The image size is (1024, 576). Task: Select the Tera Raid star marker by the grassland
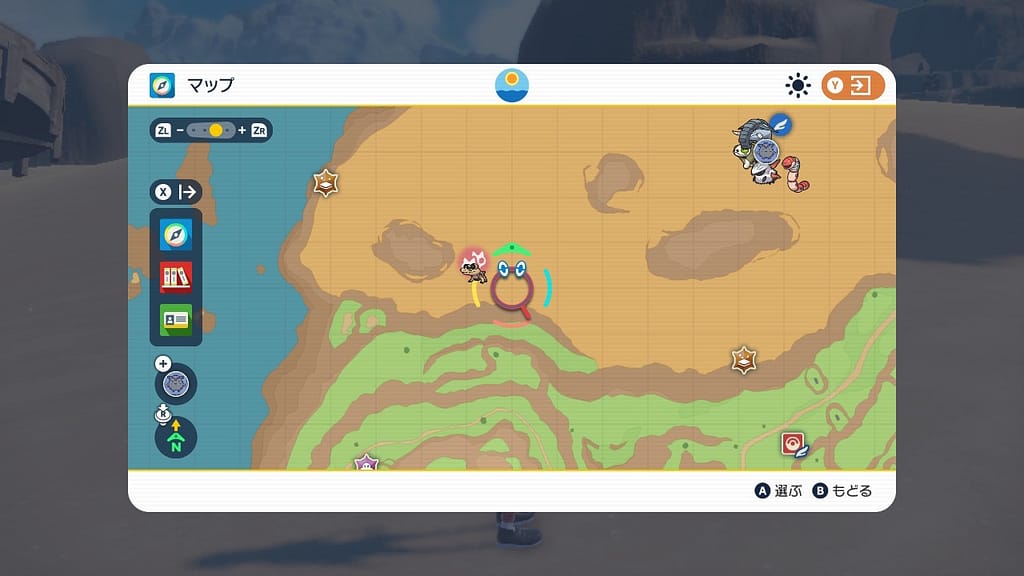pyautogui.click(x=743, y=360)
